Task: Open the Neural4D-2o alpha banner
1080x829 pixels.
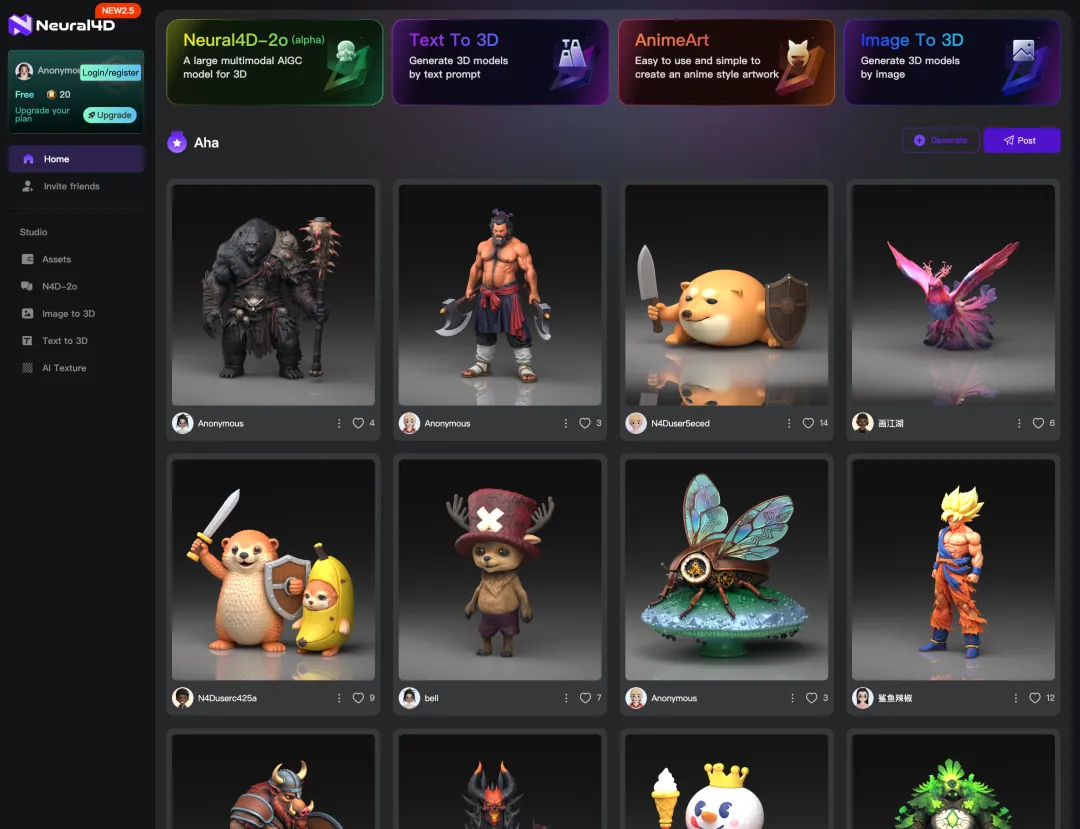Action: 275,62
